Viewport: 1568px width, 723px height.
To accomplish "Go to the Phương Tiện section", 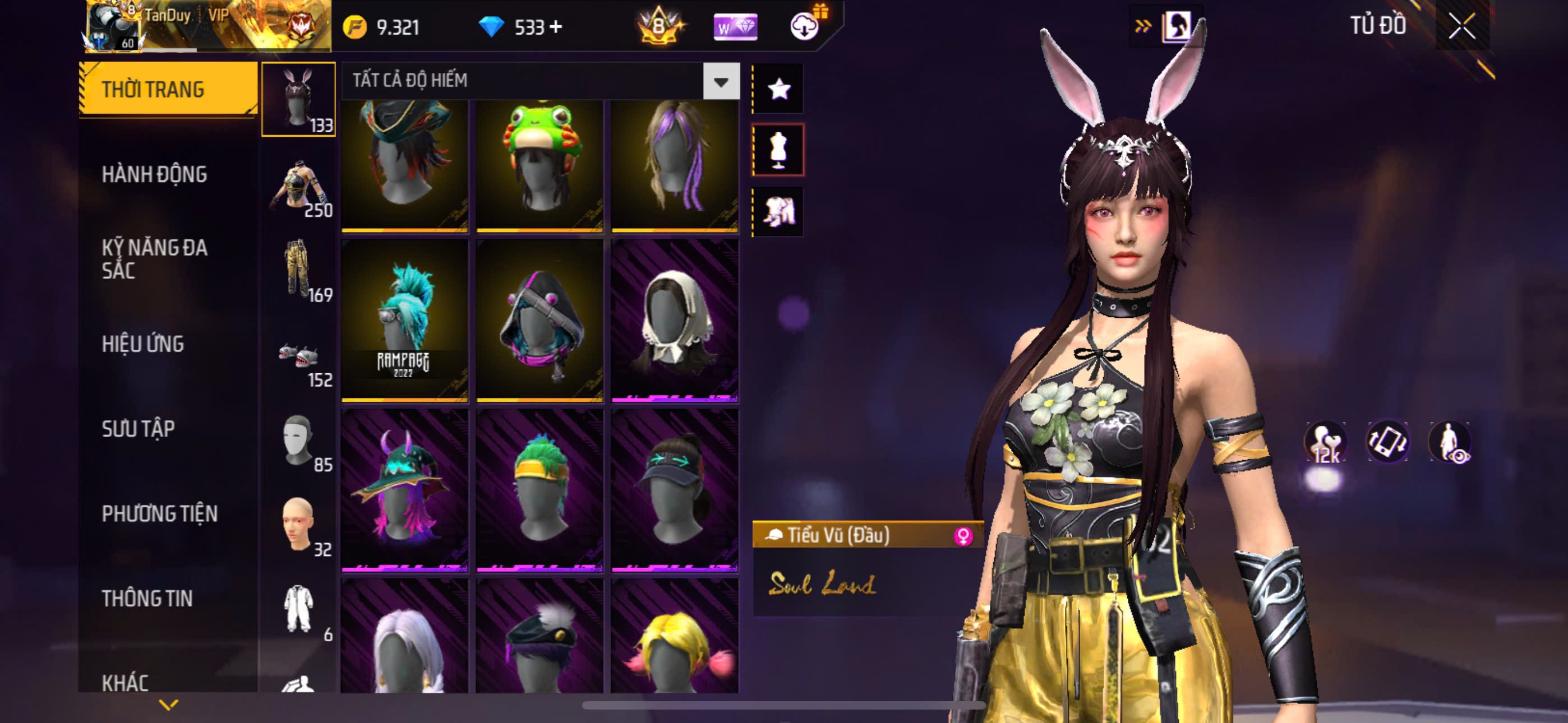I will [159, 515].
